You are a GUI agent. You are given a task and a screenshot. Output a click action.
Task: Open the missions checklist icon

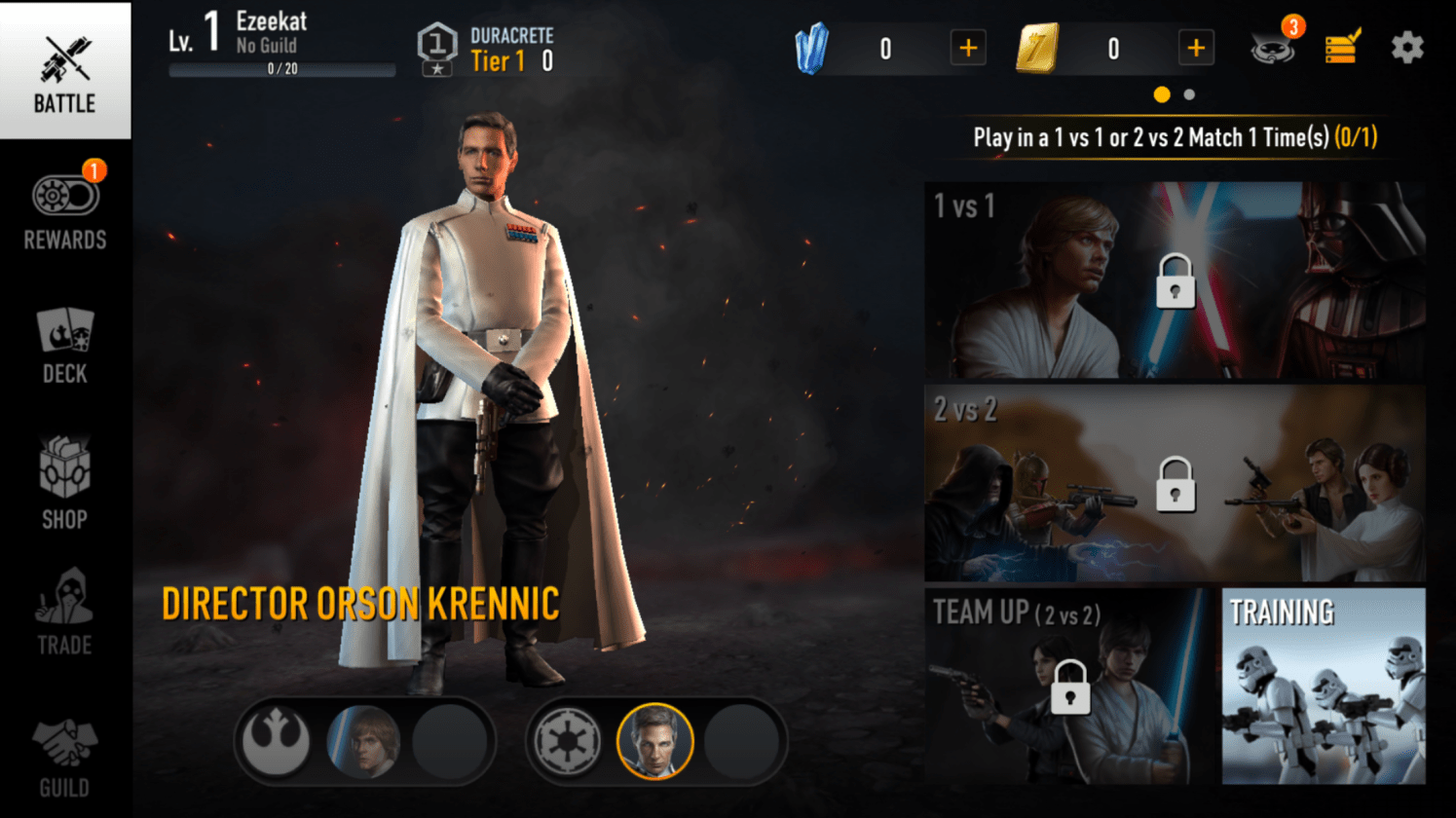(x=1342, y=47)
